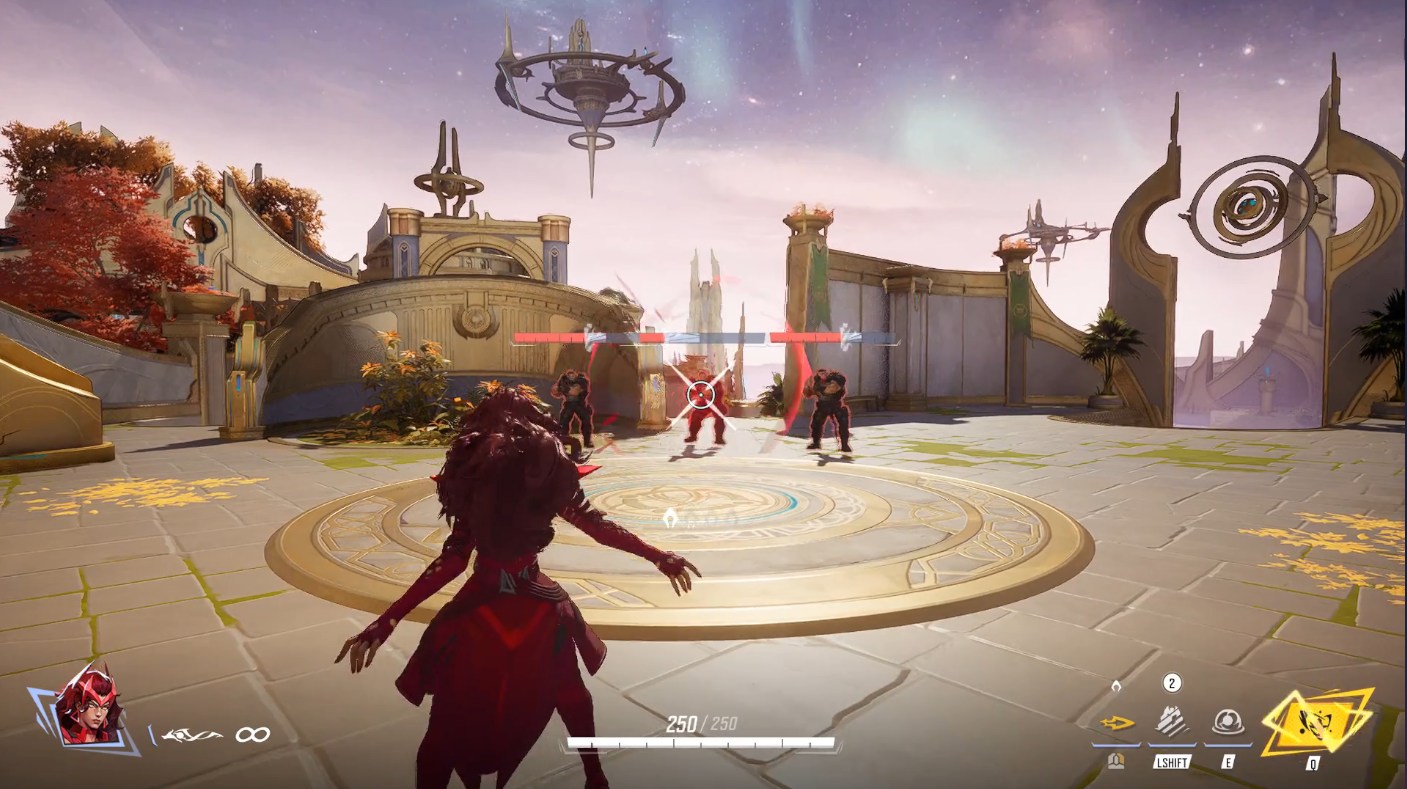Image resolution: width=1407 pixels, height=789 pixels.
Task: Select the hex bolt signature icon near portrait
Action: 190,733
